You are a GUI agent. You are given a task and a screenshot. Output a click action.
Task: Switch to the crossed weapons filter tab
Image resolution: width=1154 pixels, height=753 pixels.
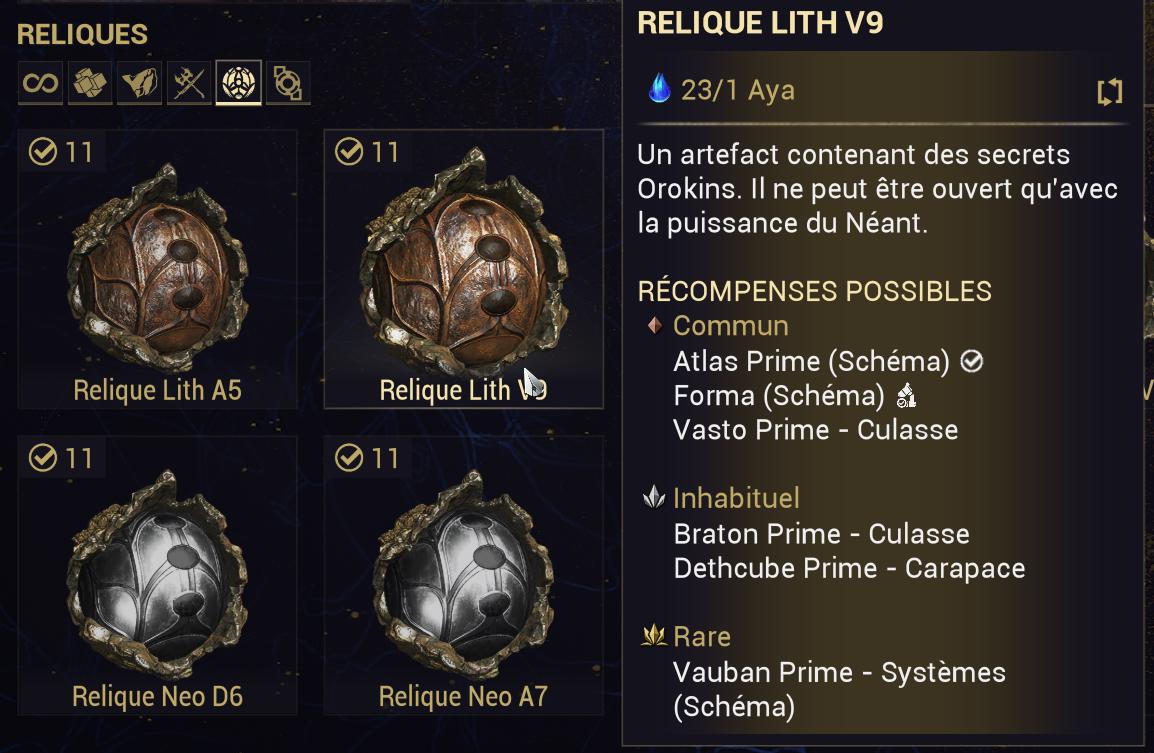coord(188,83)
